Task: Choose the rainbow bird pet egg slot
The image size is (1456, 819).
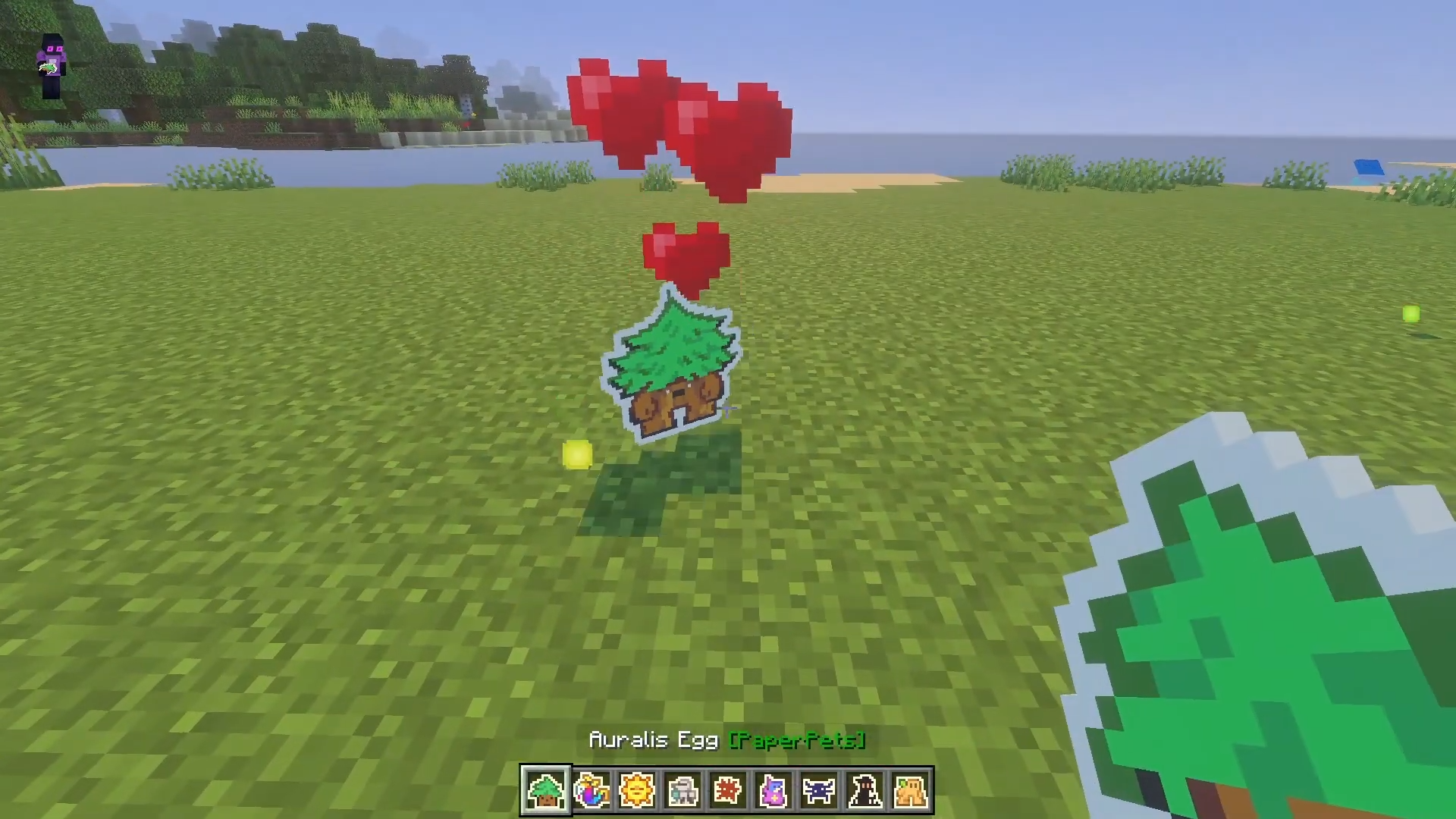Action: [591, 790]
